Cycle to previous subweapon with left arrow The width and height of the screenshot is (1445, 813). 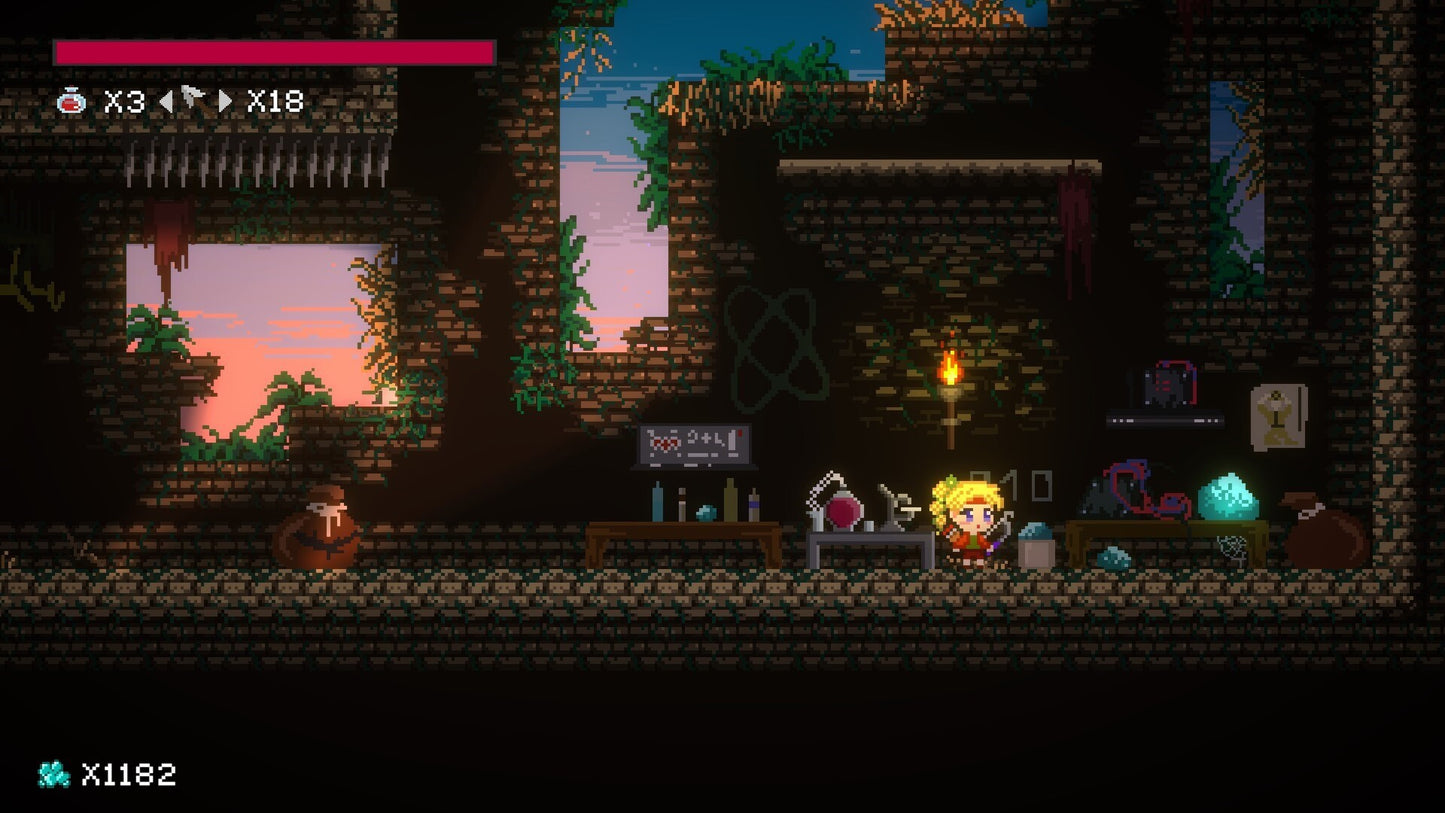(x=166, y=101)
